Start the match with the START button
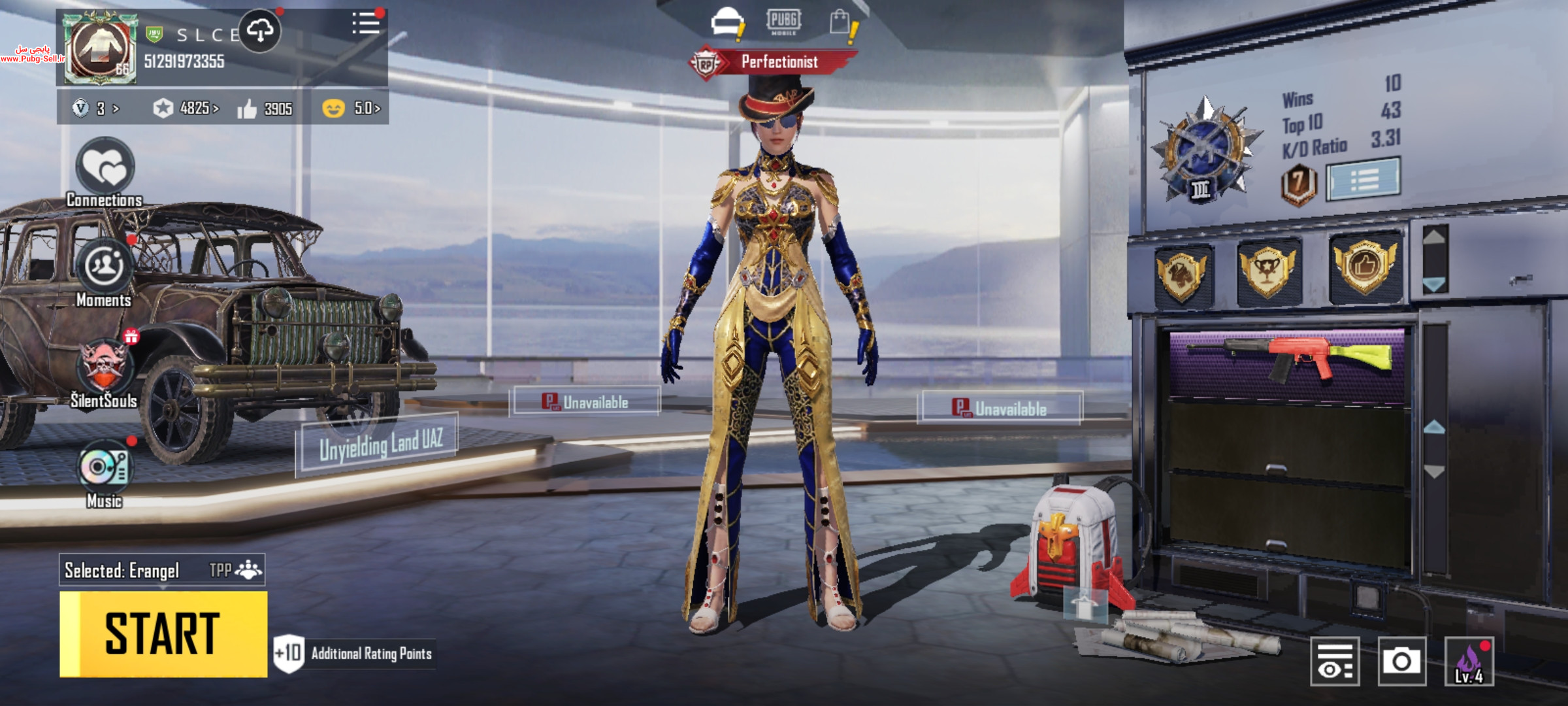This screenshot has height=706, width=1568. (x=163, y=633)
